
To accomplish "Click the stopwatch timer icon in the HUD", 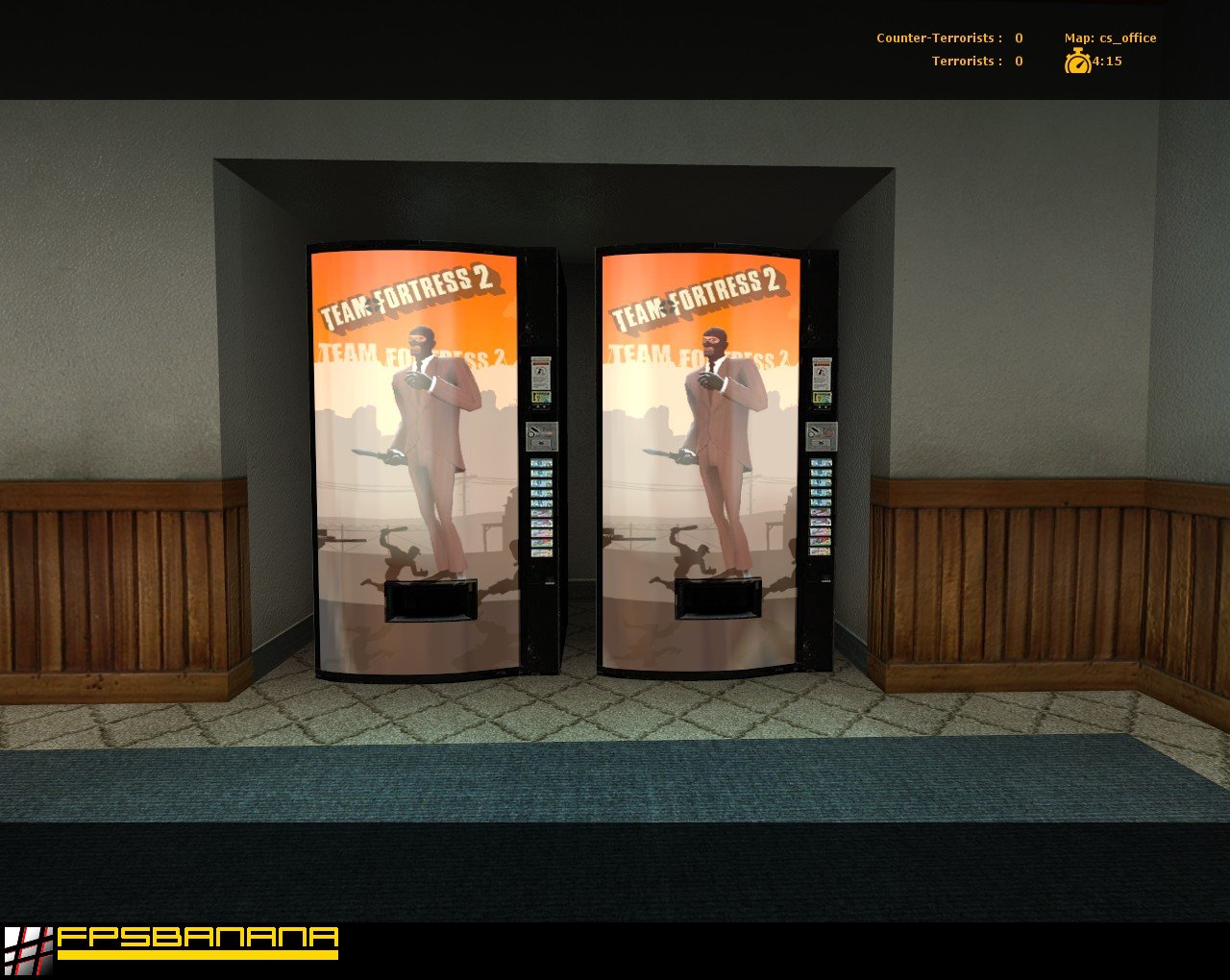I will pos(1078,61).
